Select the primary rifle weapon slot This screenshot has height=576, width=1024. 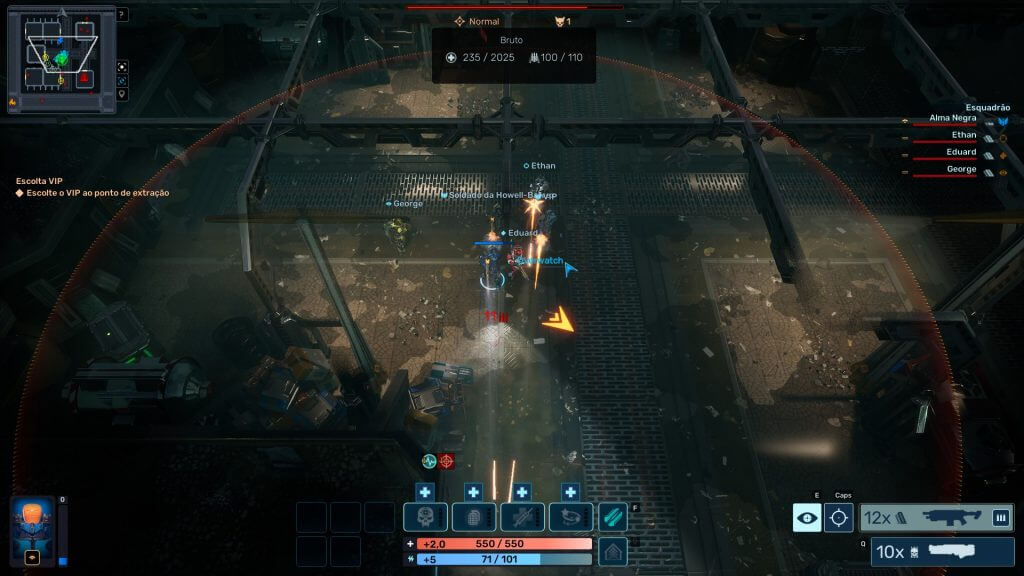point(936,517)
